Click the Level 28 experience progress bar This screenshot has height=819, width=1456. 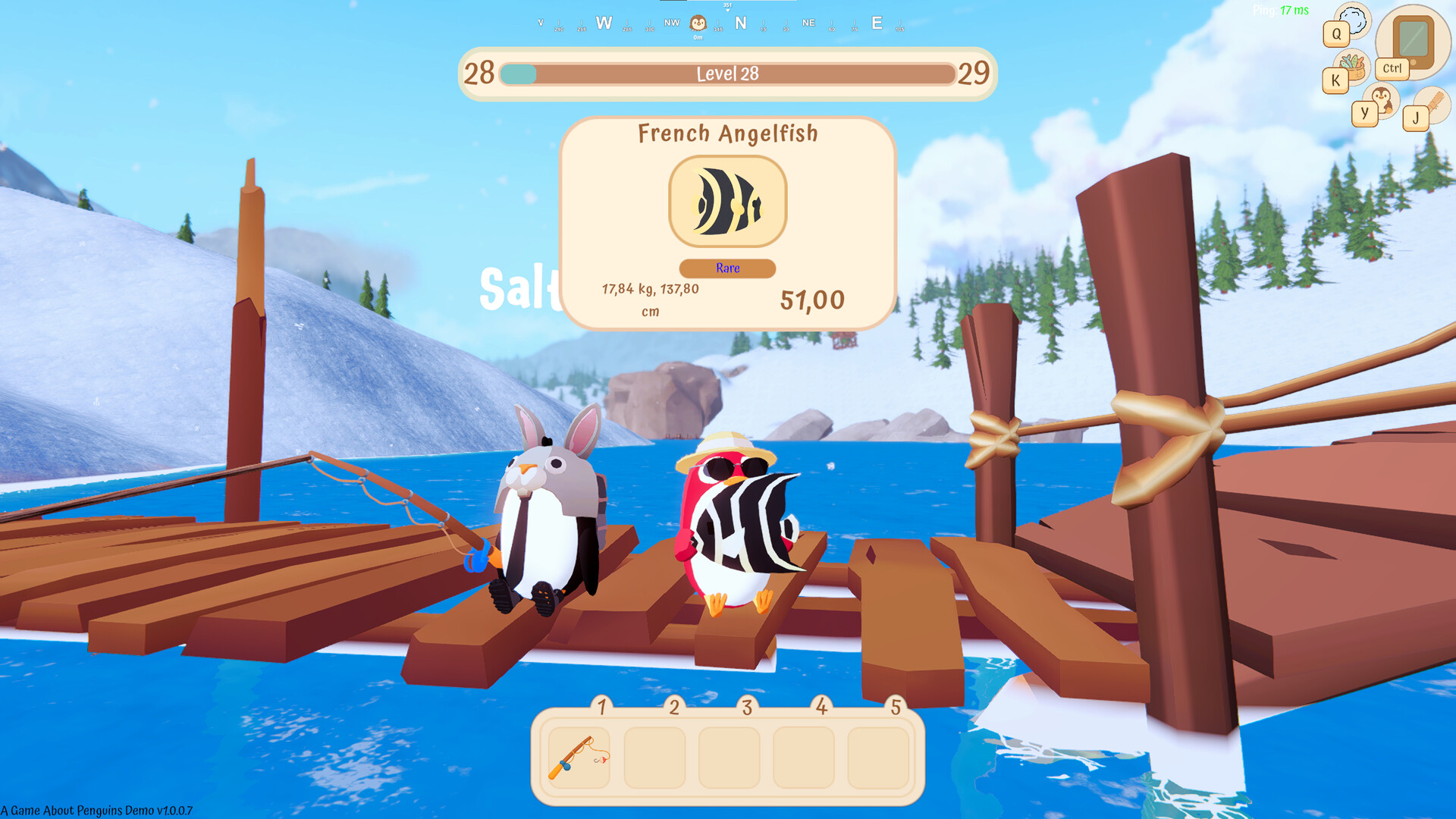point(726,74)
